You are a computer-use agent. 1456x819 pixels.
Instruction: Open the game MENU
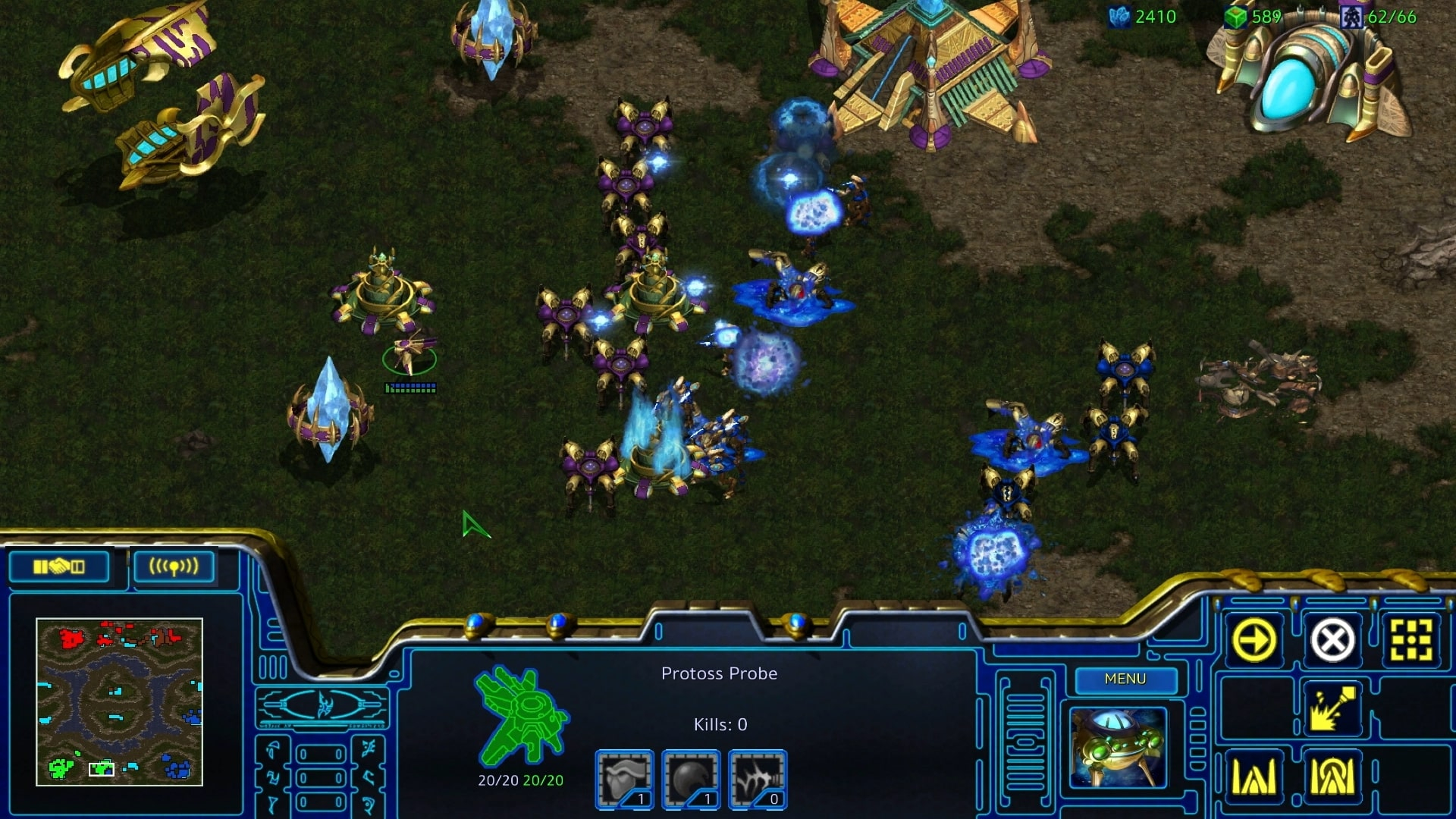pos(1125,679)
